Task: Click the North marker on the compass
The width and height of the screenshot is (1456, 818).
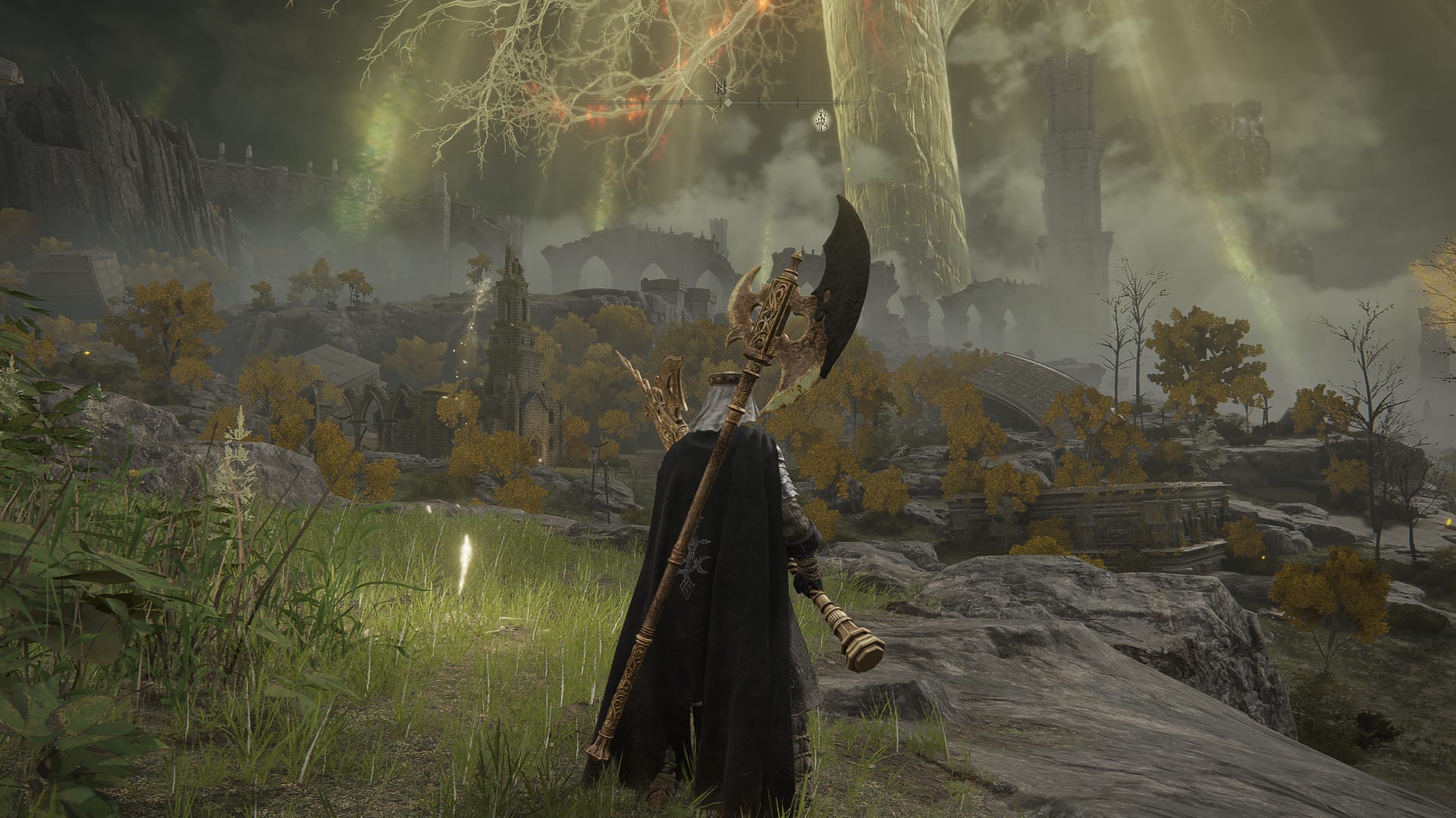Action: (720, 88)
